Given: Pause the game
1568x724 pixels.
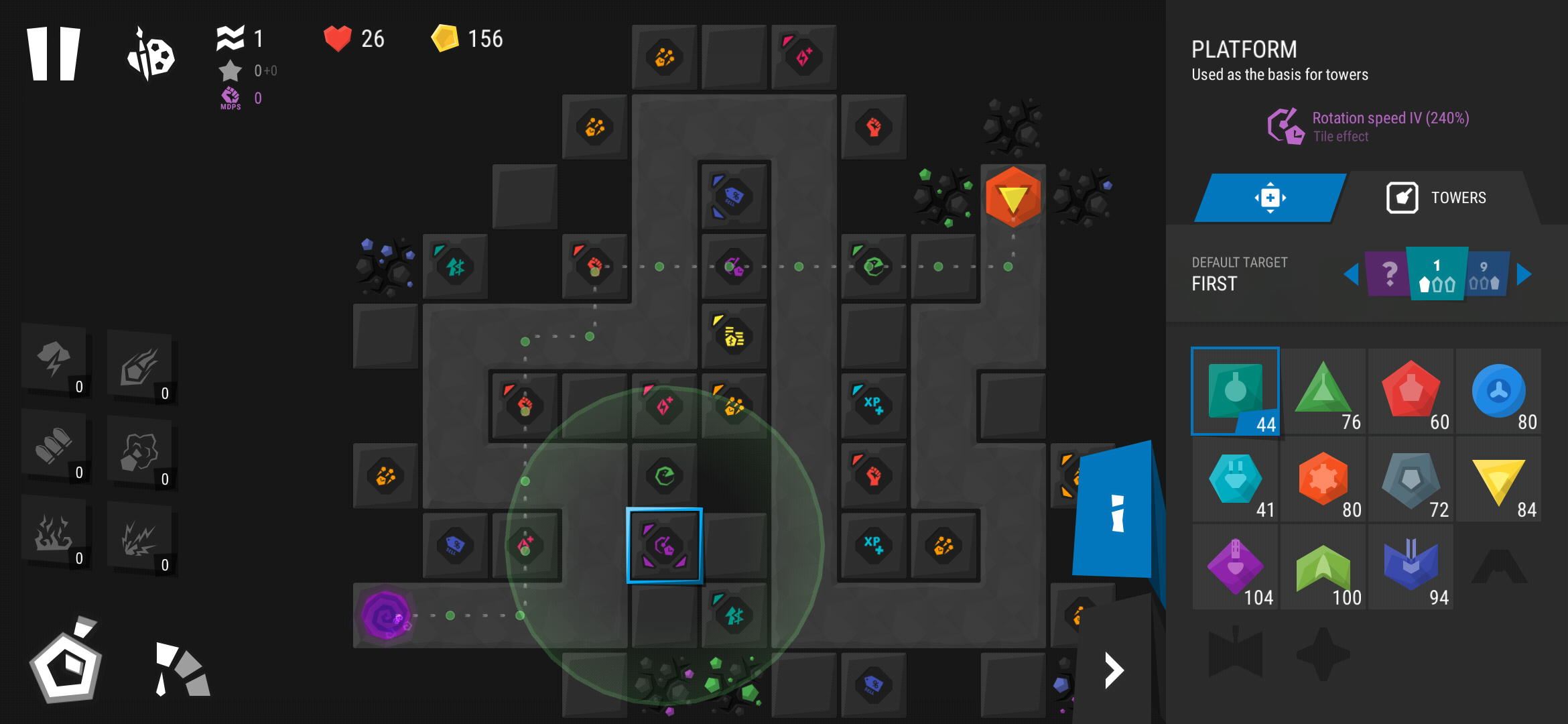Looking at the screenshot, I should (x=54, y=54).
